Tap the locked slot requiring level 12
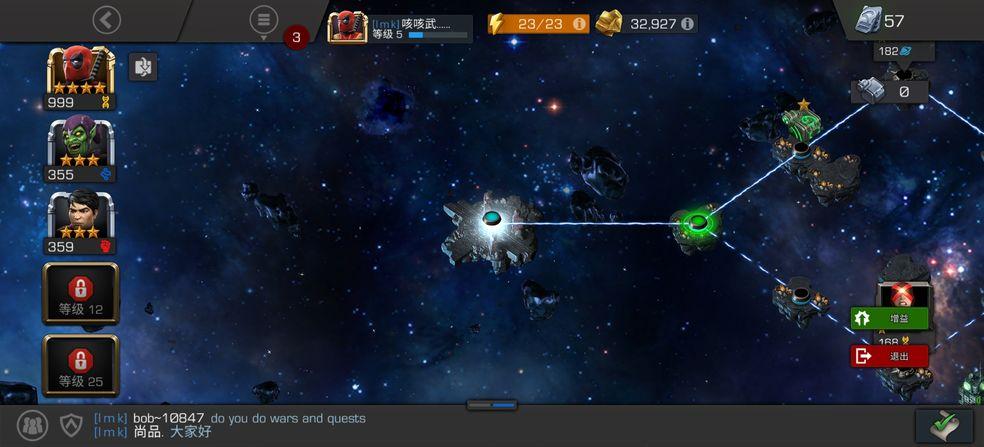The height and width of the screenshot is (447, 984). 80,293
